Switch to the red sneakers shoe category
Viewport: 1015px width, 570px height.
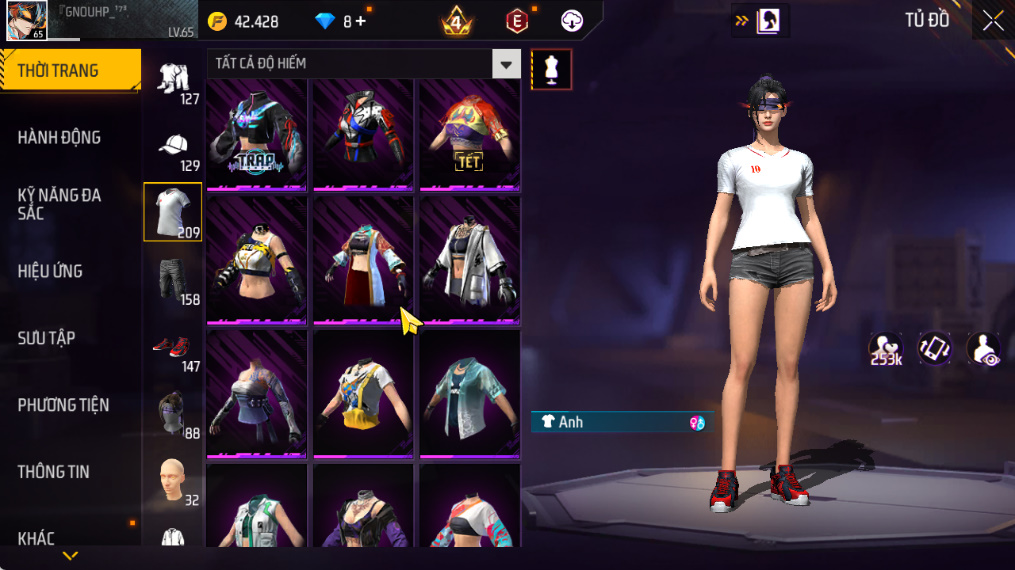tap(173, 348)
